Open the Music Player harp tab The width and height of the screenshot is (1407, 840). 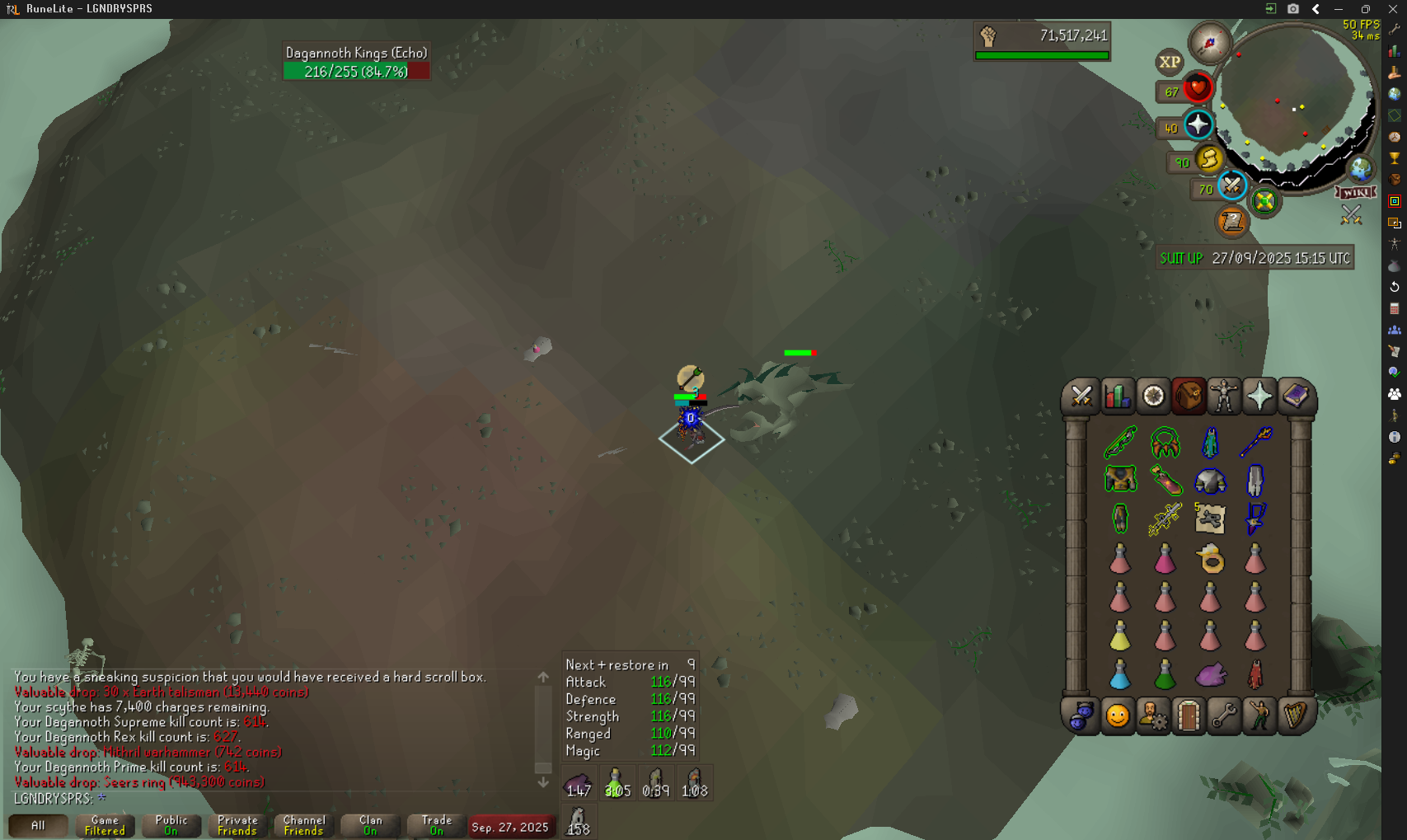coord(1295,716)
